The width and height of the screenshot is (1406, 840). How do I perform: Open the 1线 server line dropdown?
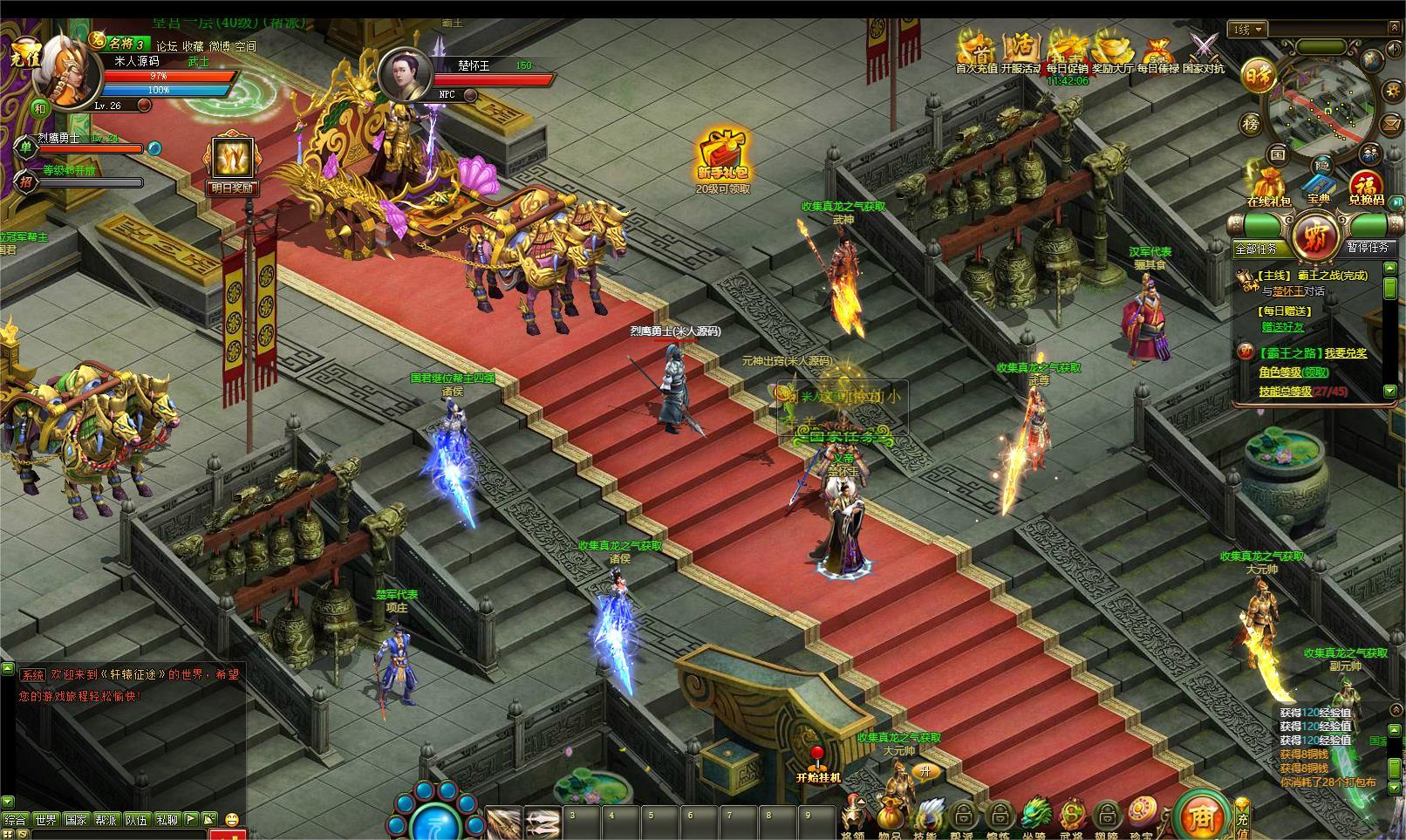point(1249,30)
